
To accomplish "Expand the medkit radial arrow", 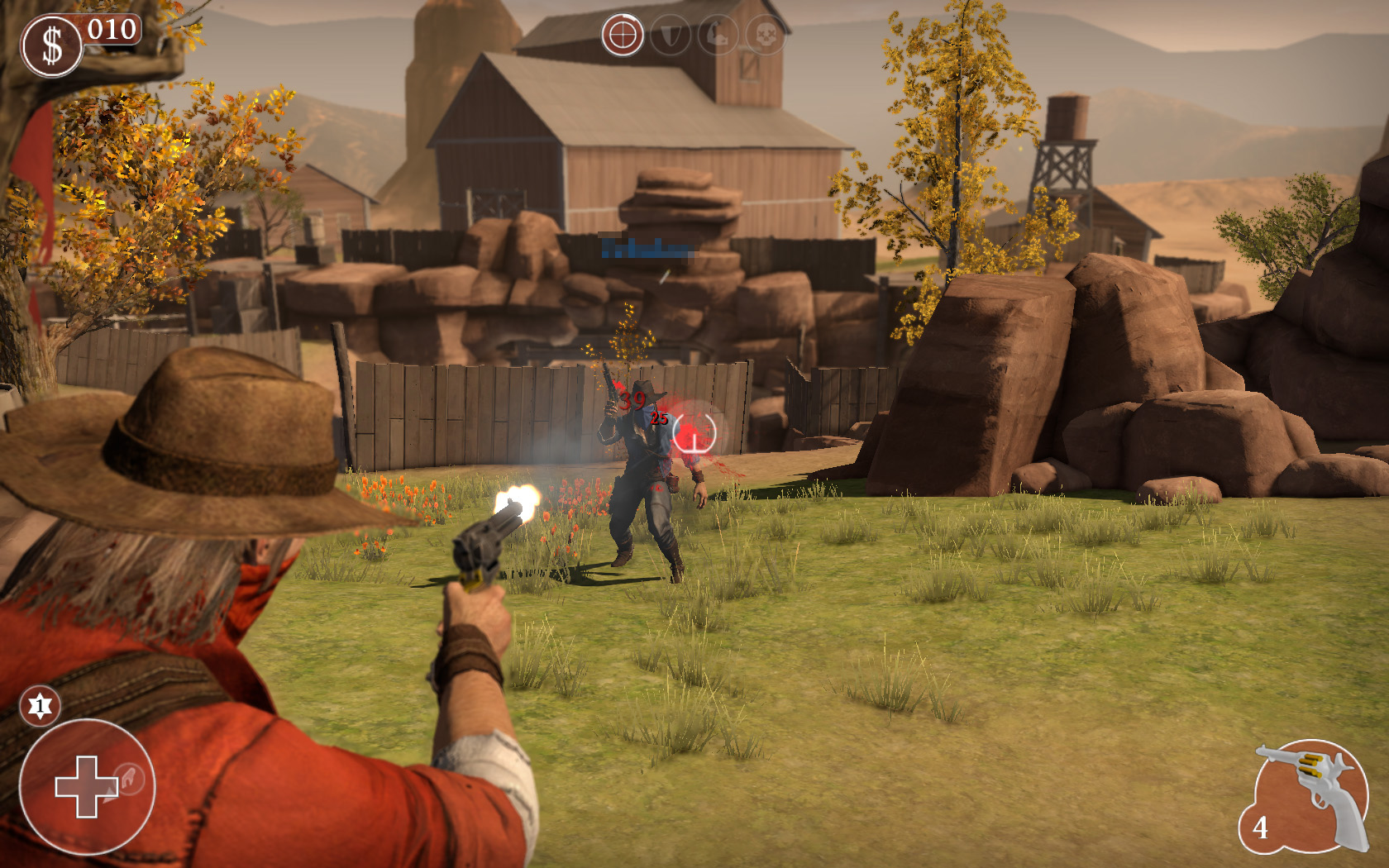I will (x=111, y=796).
